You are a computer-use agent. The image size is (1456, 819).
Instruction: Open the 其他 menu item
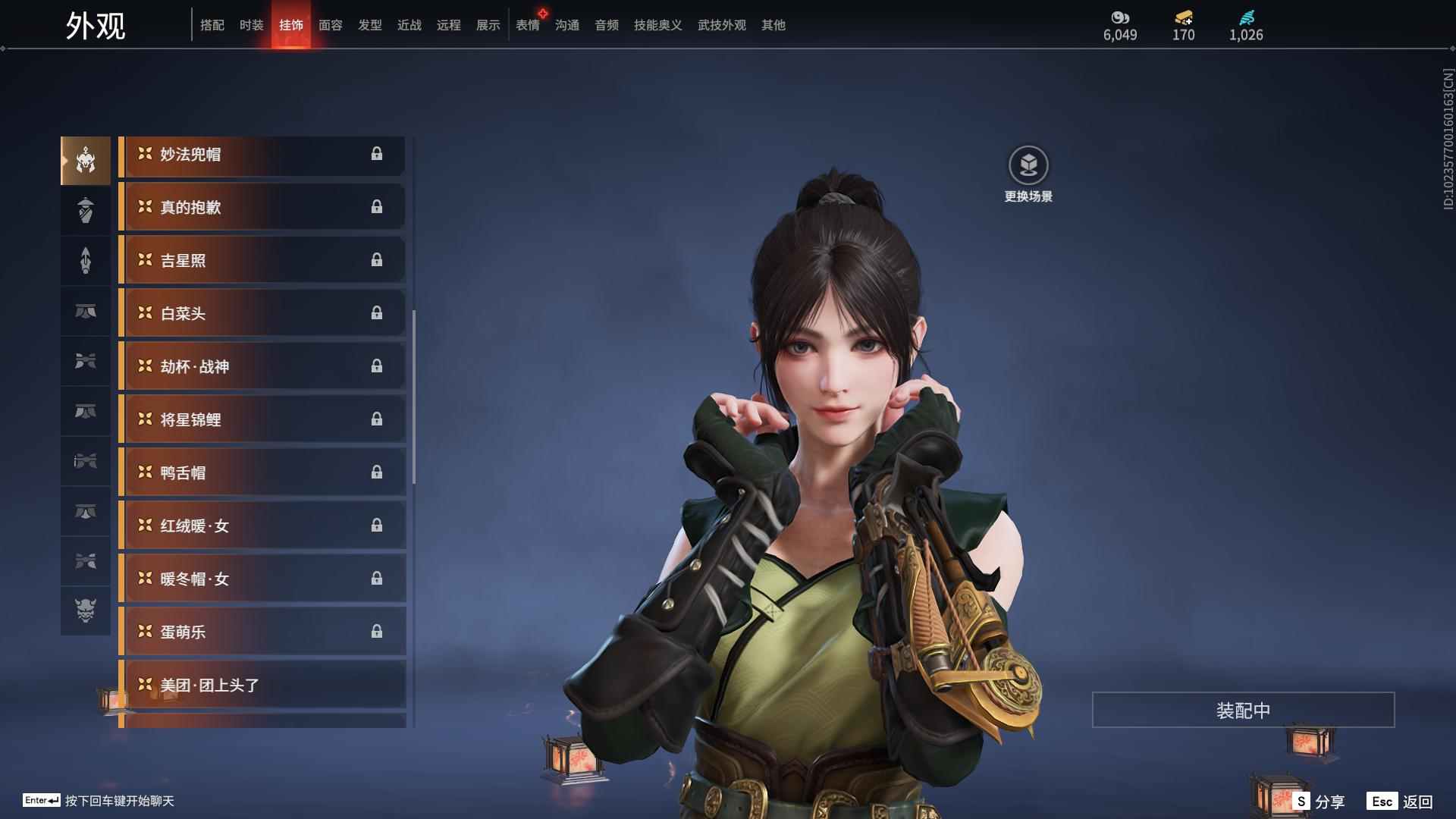773,25
